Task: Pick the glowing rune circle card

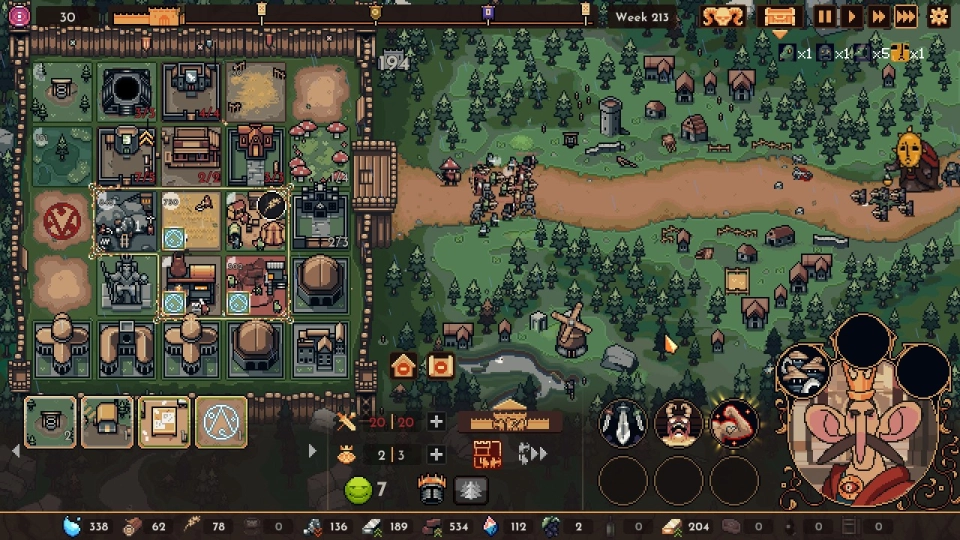Action: [221, 422]
